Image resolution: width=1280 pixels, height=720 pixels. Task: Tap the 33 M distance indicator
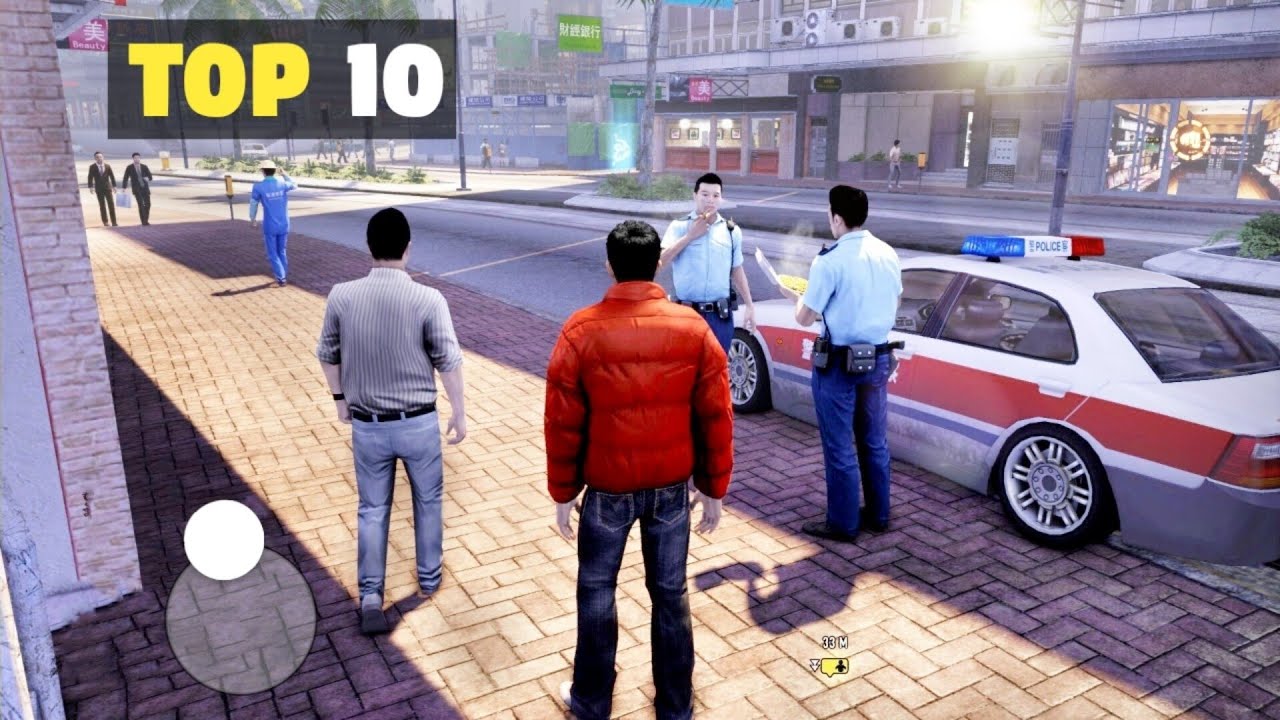click(x=834, y=642)
